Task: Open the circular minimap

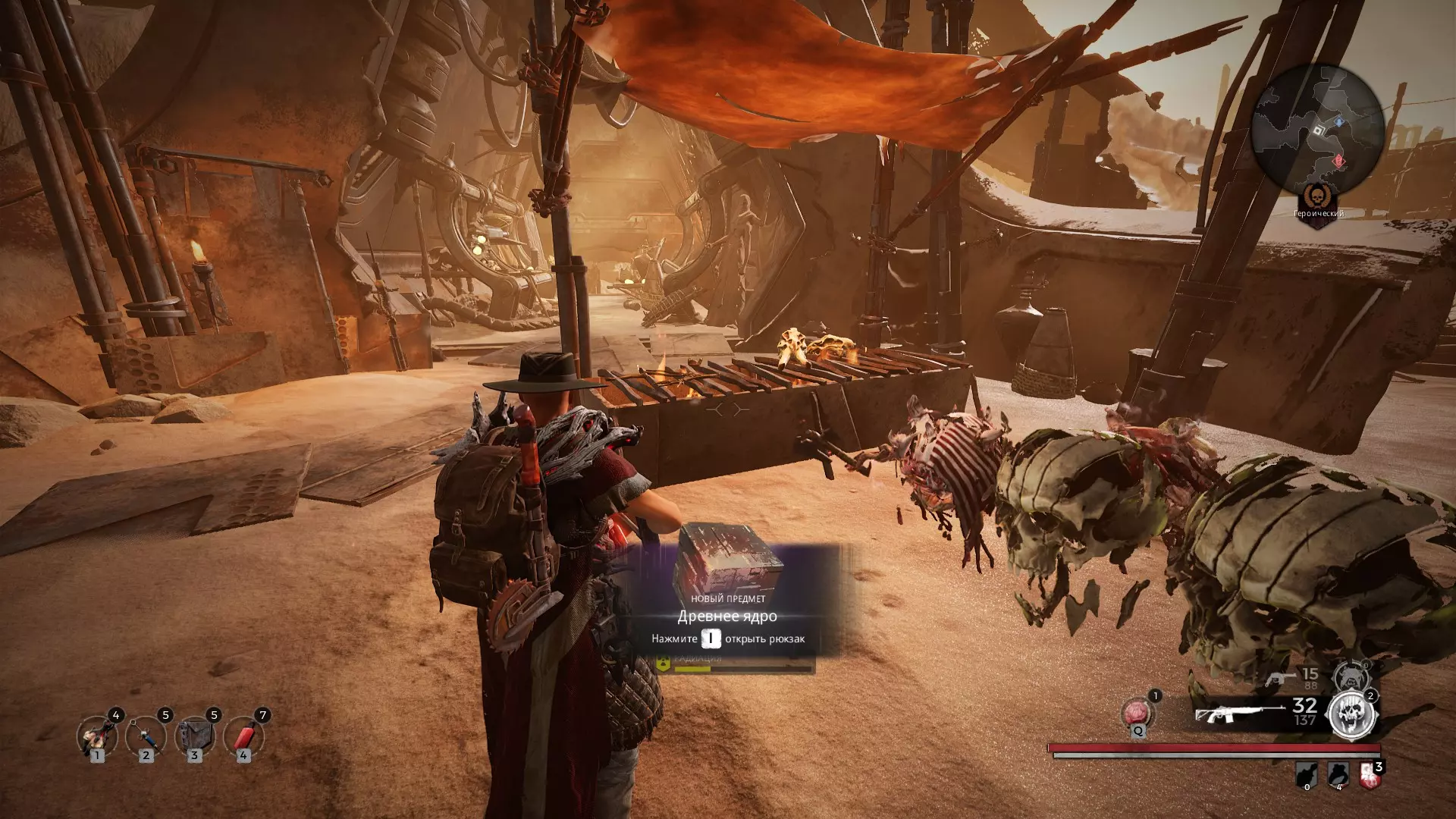Action: [1317, 130]
